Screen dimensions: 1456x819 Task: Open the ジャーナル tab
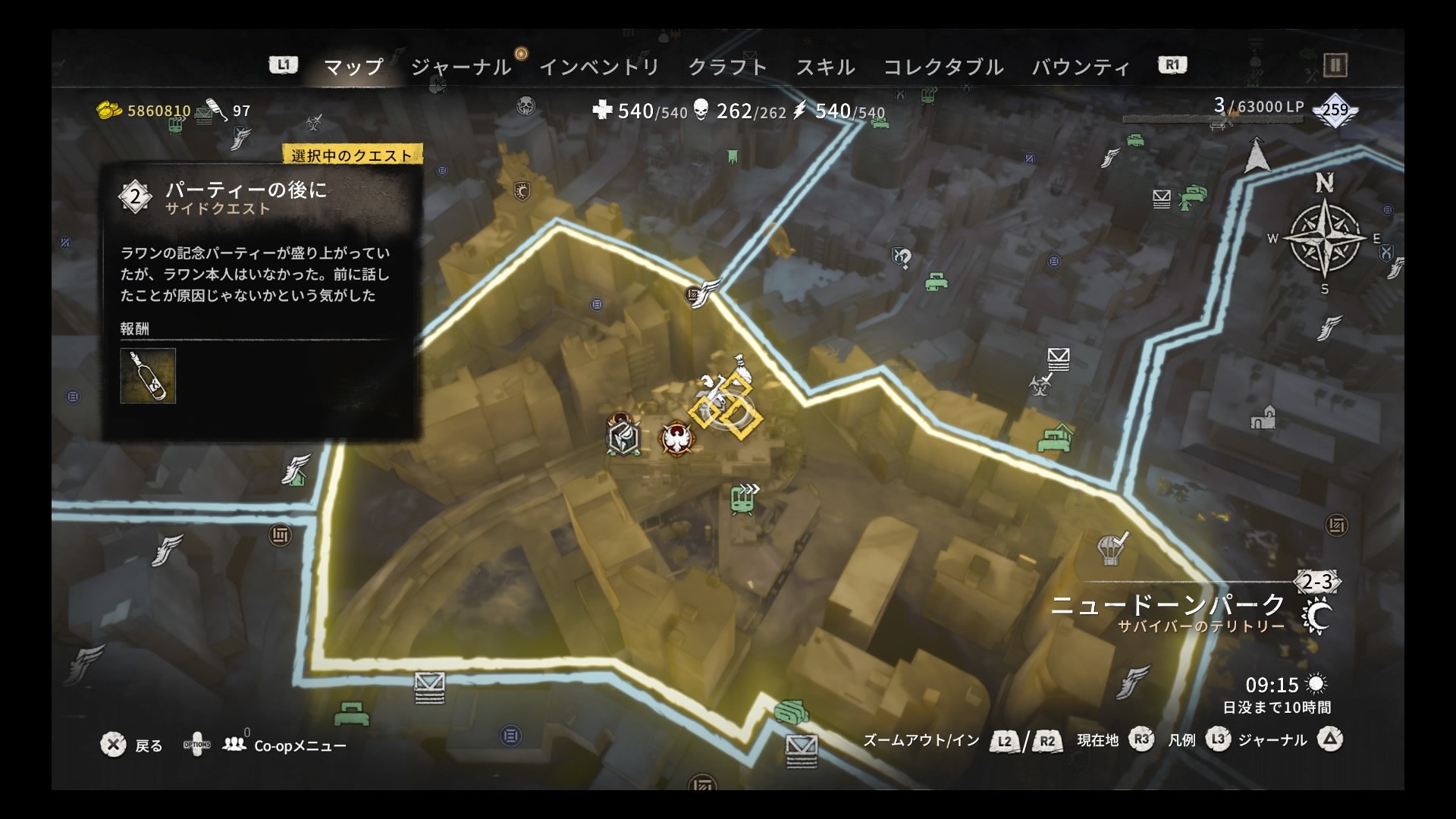coord(460,67)
